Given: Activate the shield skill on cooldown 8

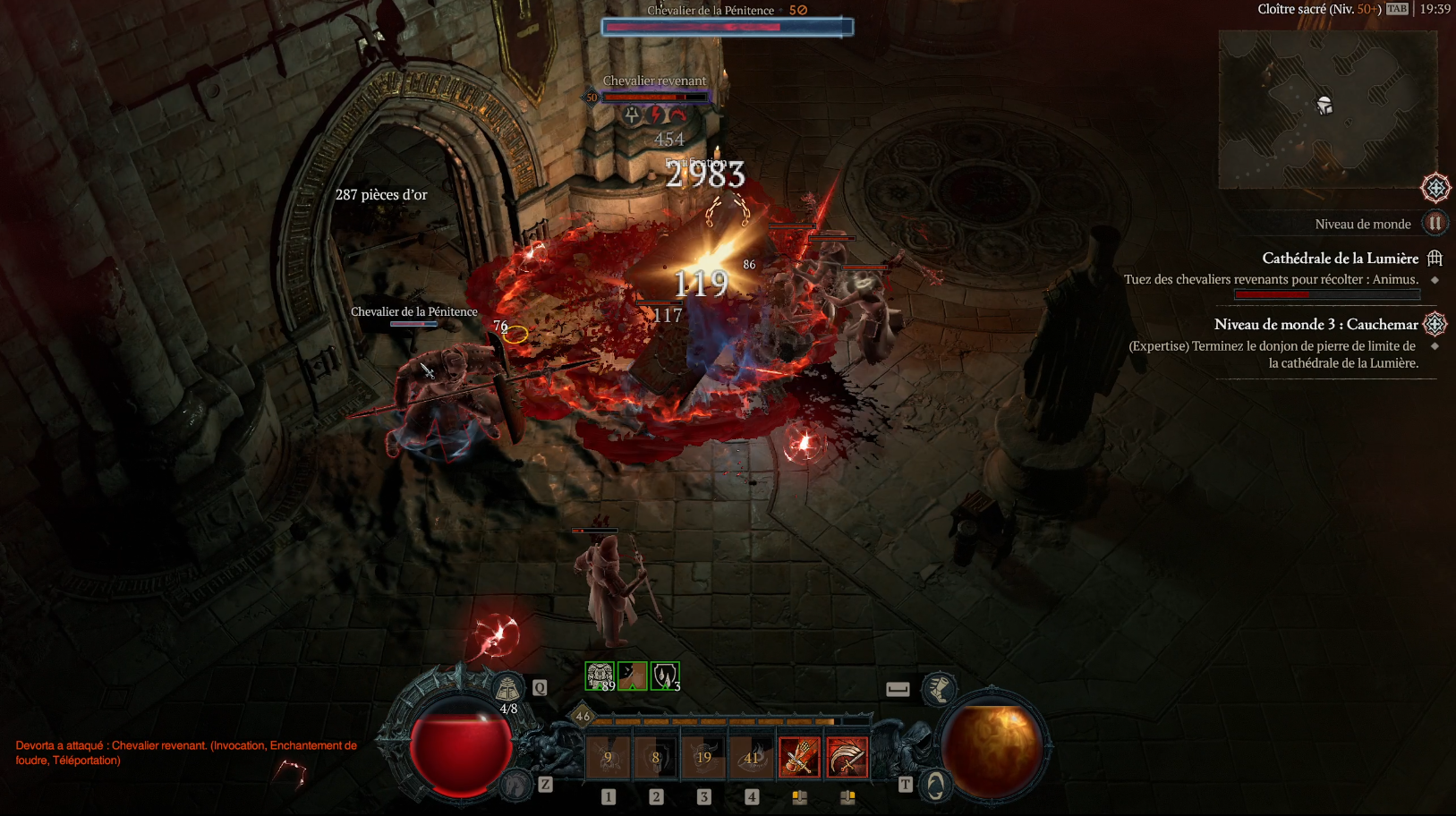Looking at the screenshot, I should pos(656,758).
